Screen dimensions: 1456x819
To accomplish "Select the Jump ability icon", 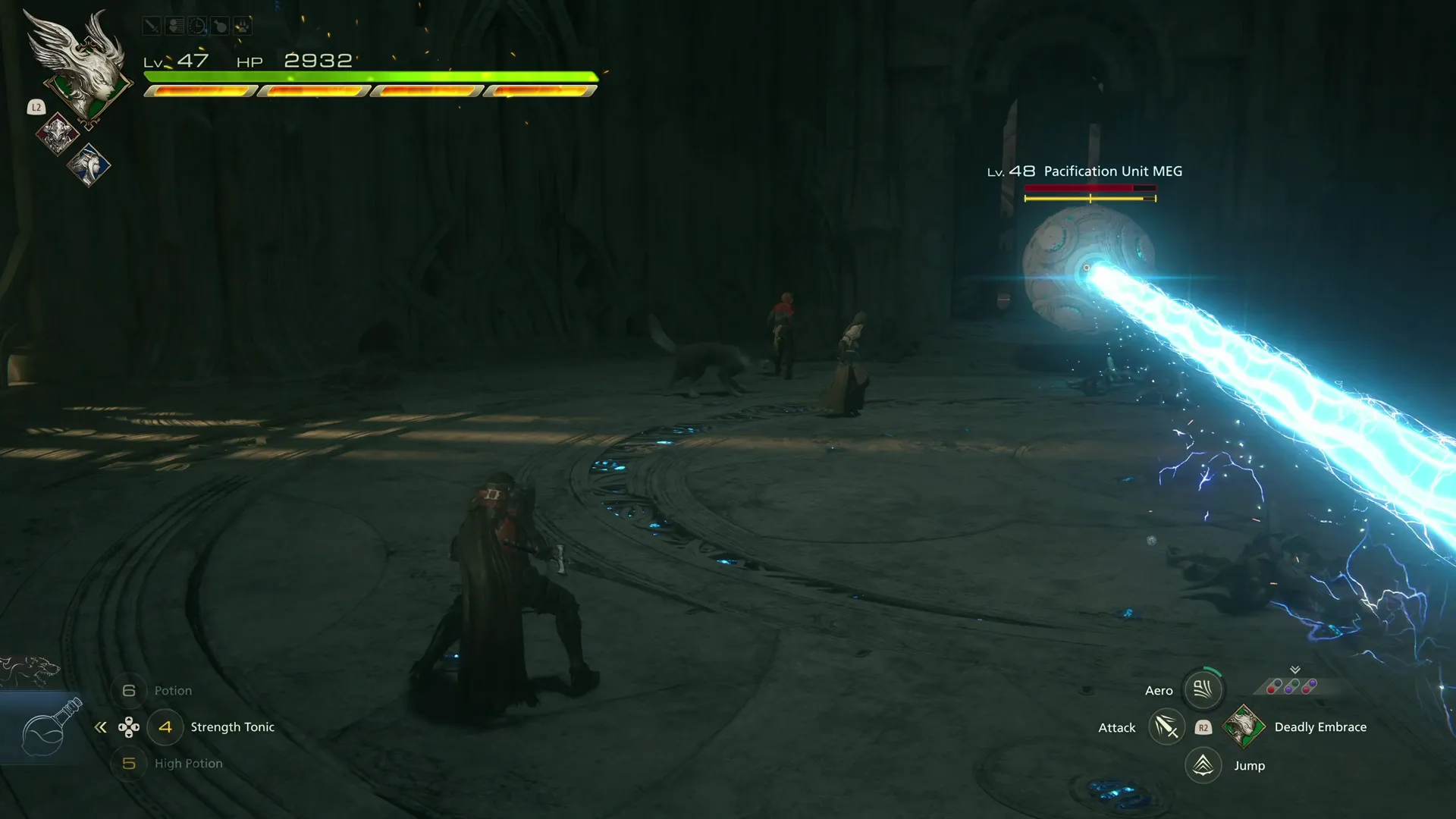I will (x=1202, y=765).
